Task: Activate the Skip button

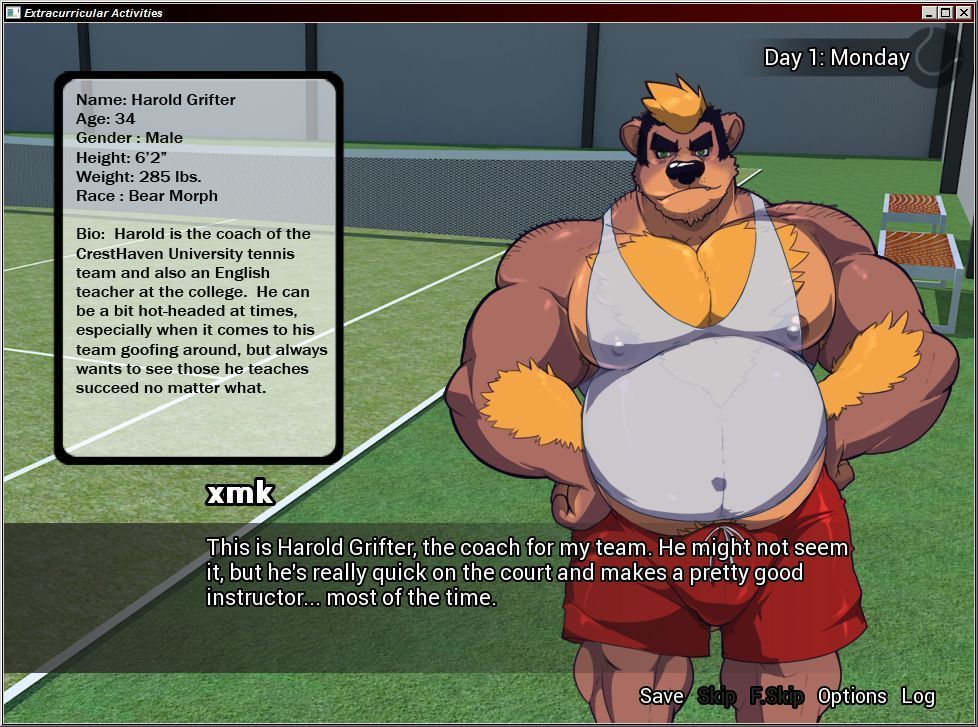Action: [716, 696]
